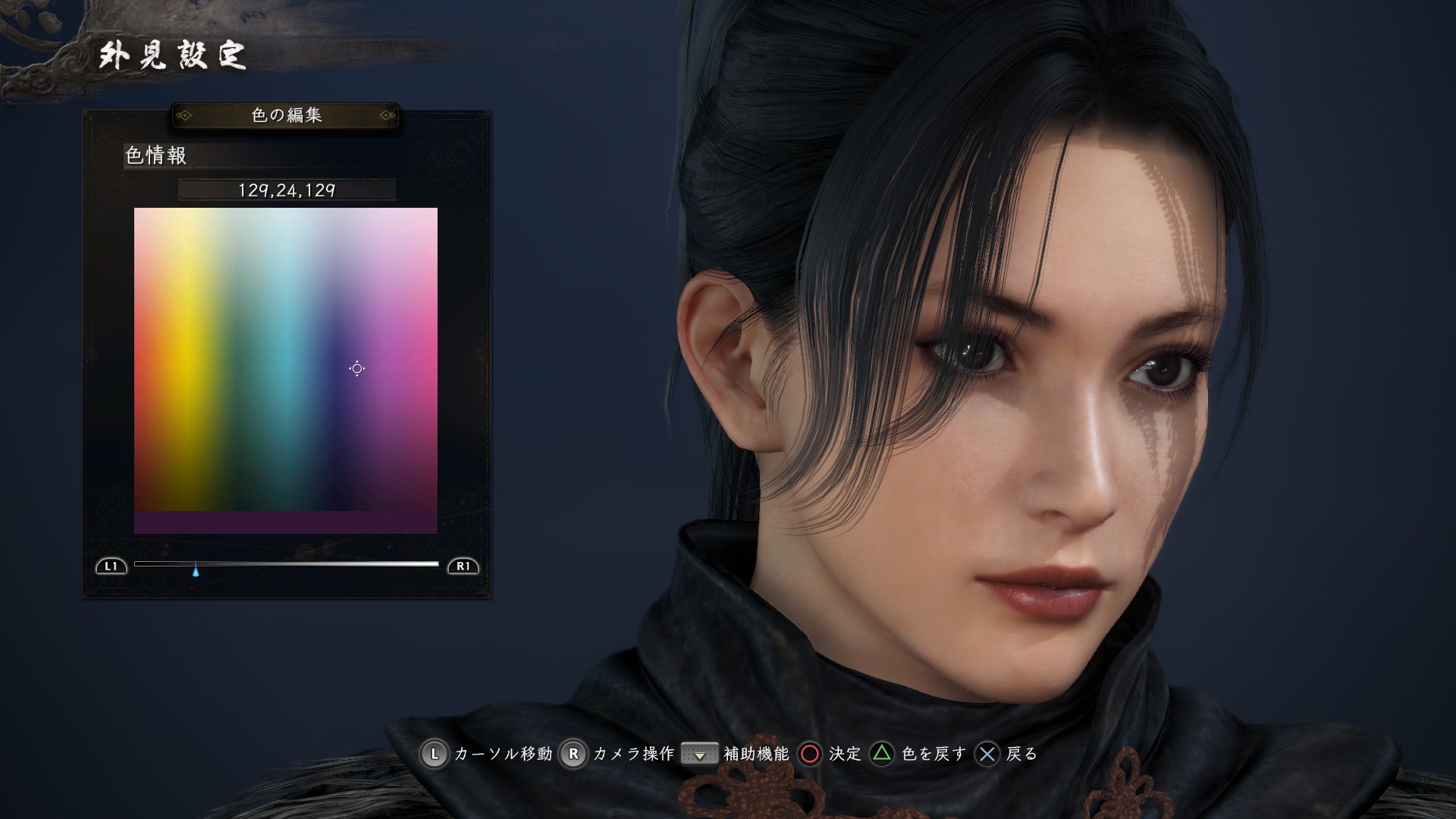Click the R1 shoulder button icon
Image resolution: width=1456 pixels, height=819 pixels.
pyautogui.click(x=464, y=564)
